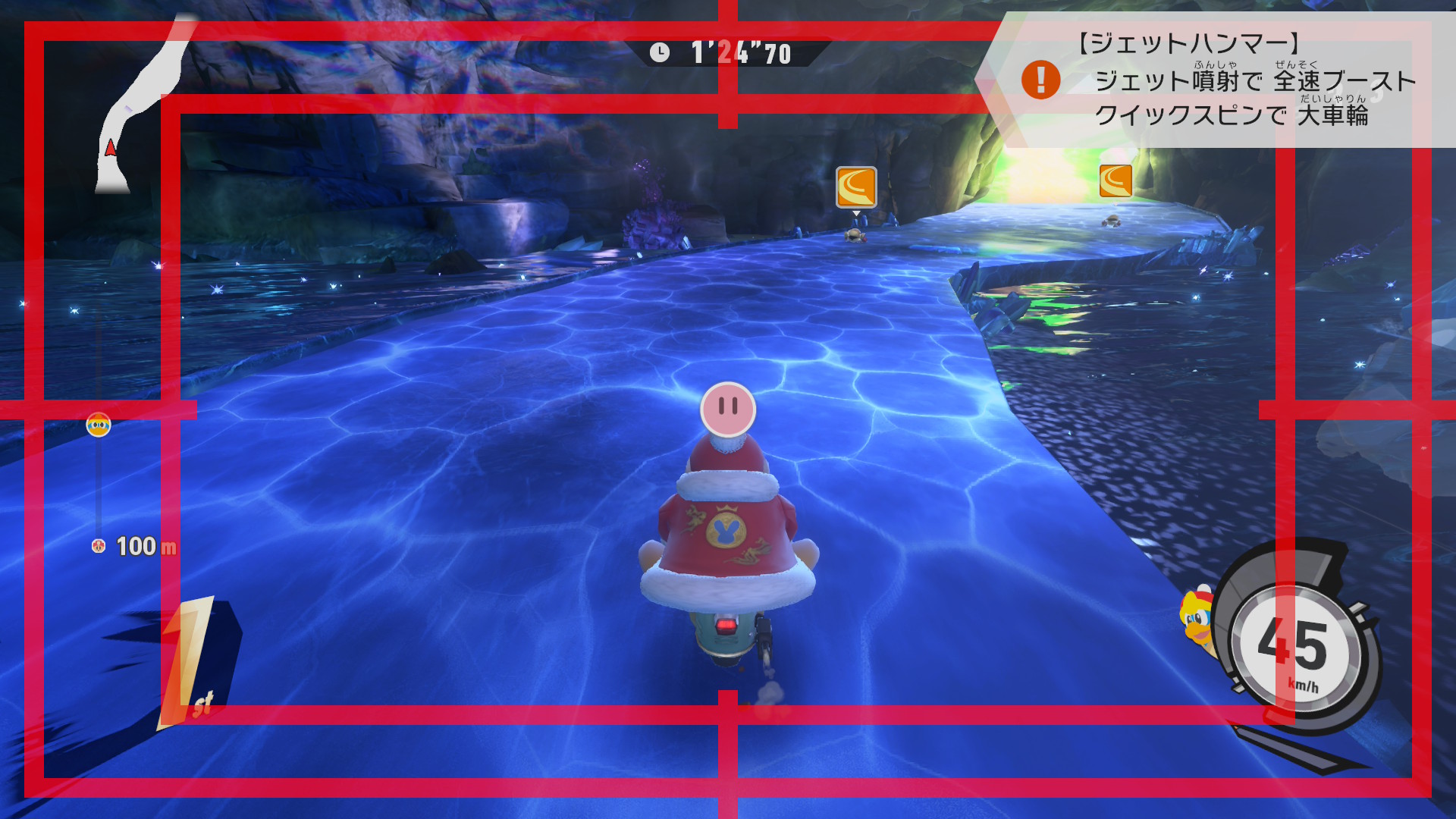Select the red player arrow on the minimap
The width and height of the screenshot is (1456, 819).
111,147
